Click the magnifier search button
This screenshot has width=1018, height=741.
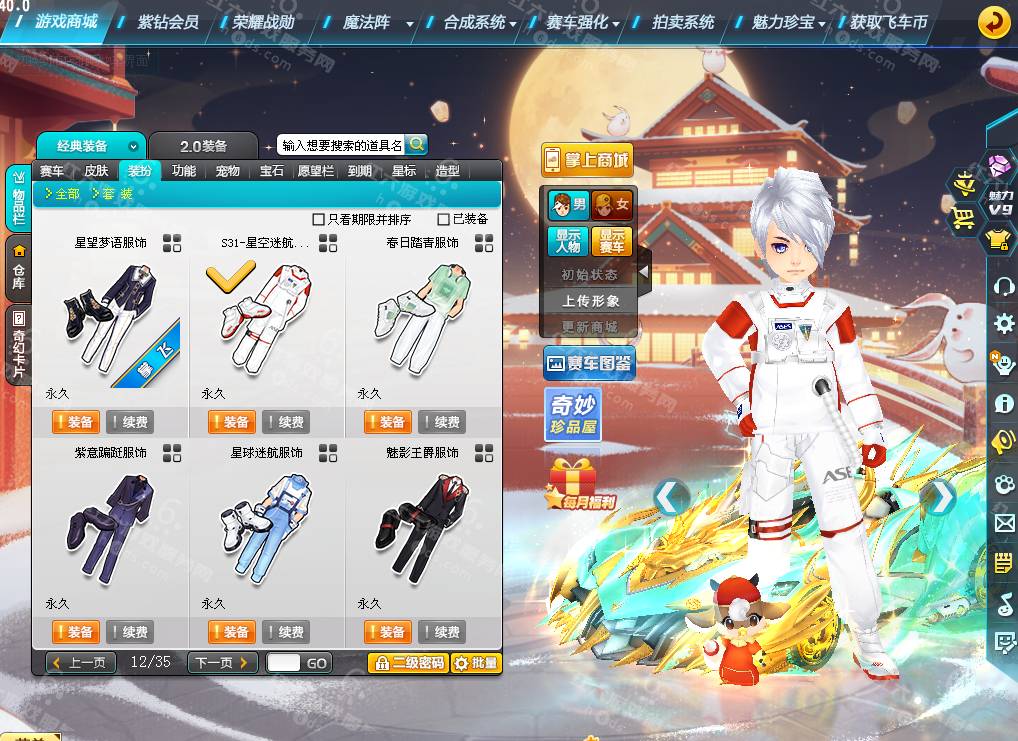pyautogui.click(x=416, y=145)
